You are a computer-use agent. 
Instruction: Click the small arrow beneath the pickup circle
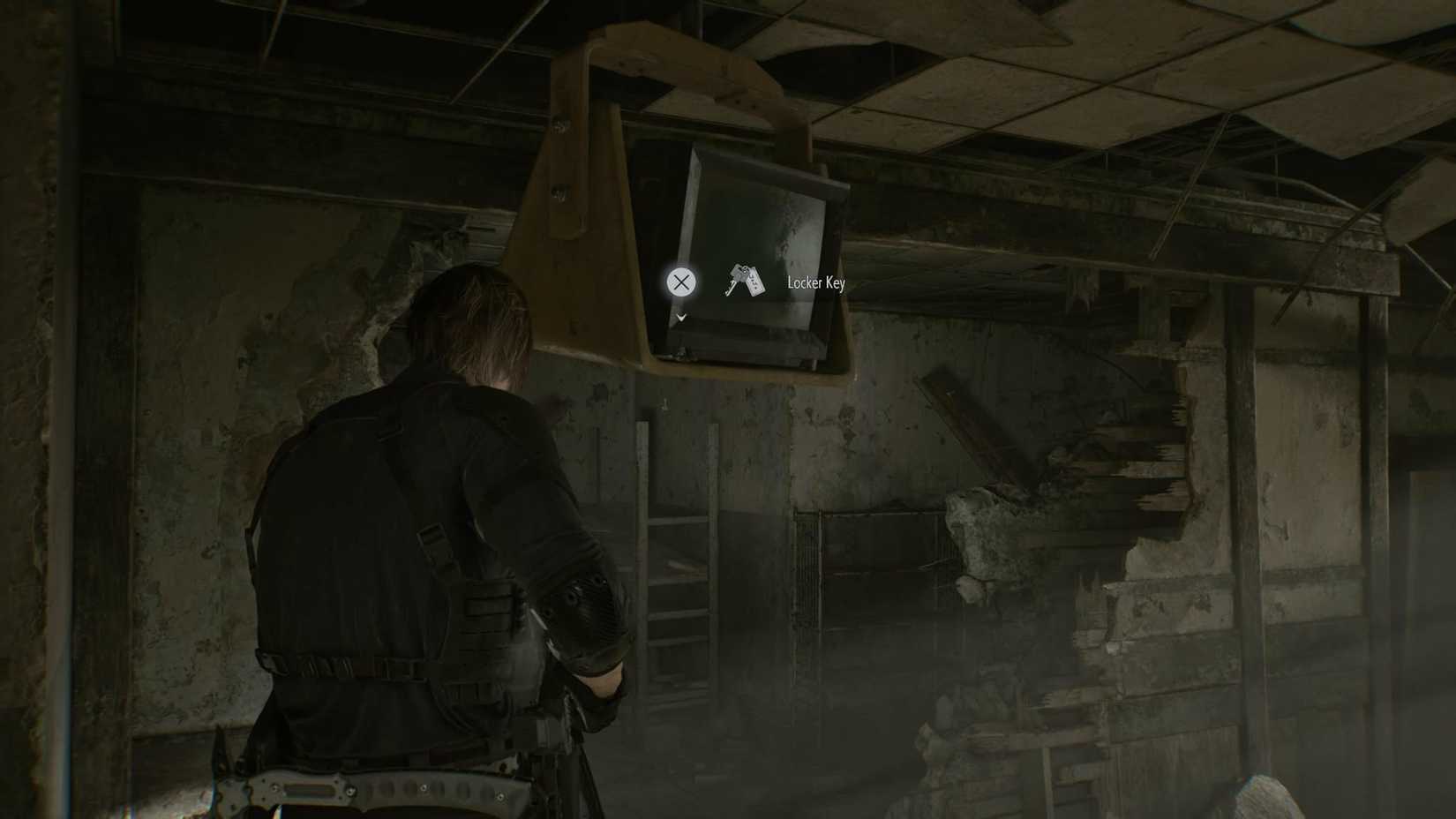point(680,316)
